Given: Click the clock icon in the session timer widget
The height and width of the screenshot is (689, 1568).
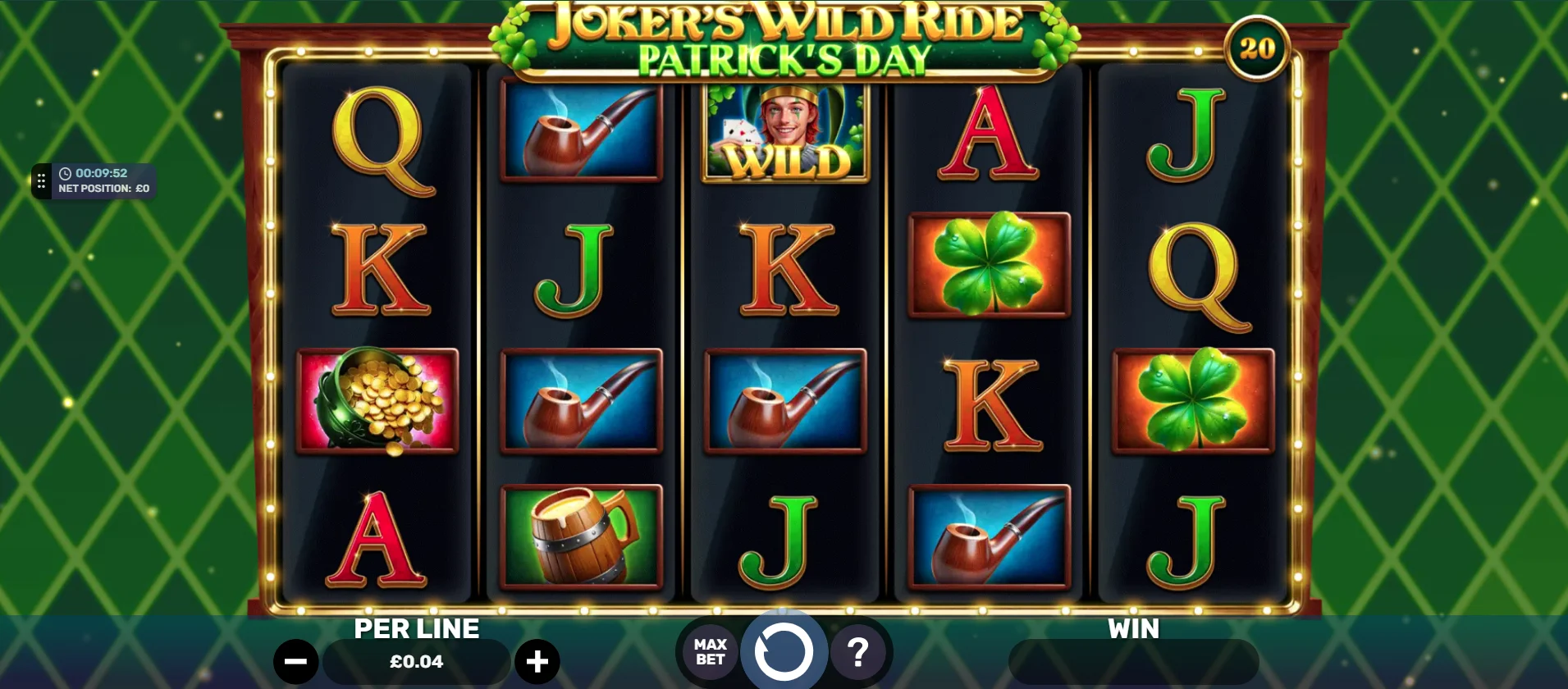Looking at the screenshot, I should tap(66, 173).
